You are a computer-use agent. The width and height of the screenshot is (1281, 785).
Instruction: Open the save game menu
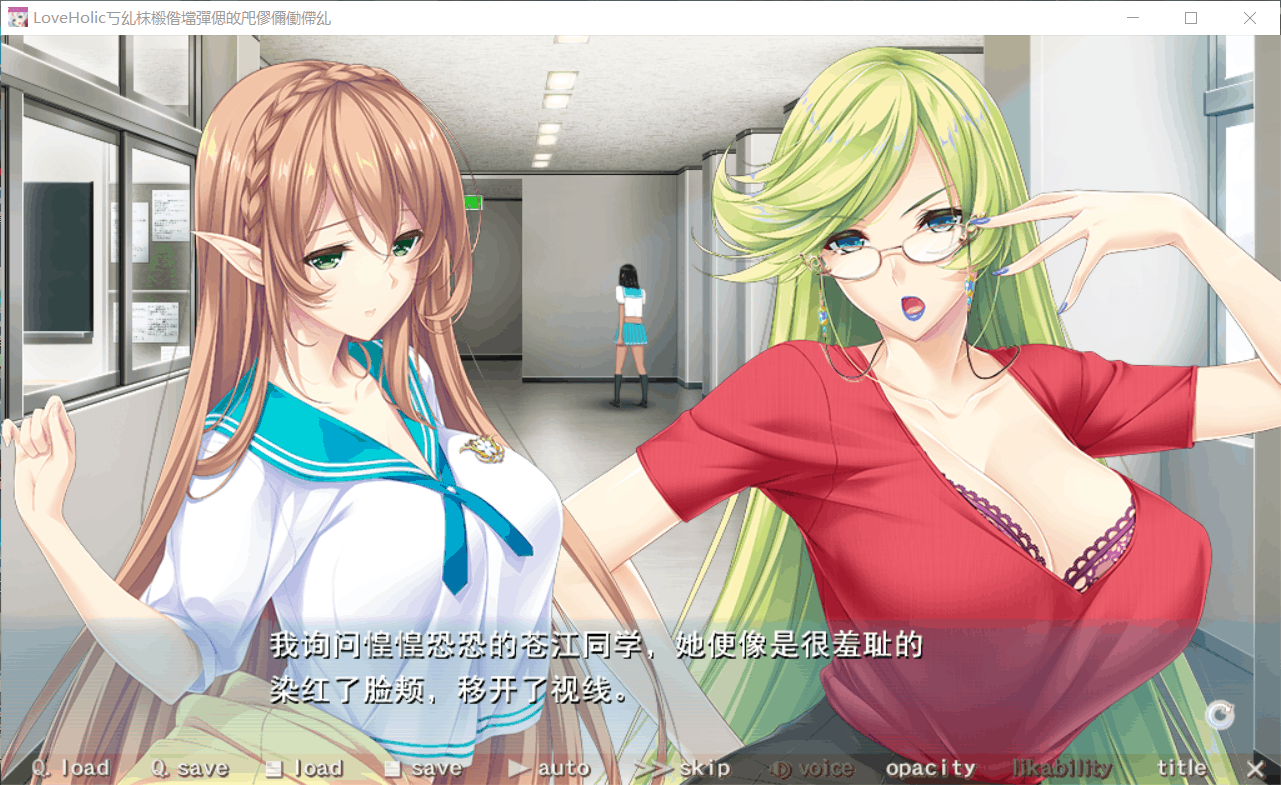click(x=423, y=768)
